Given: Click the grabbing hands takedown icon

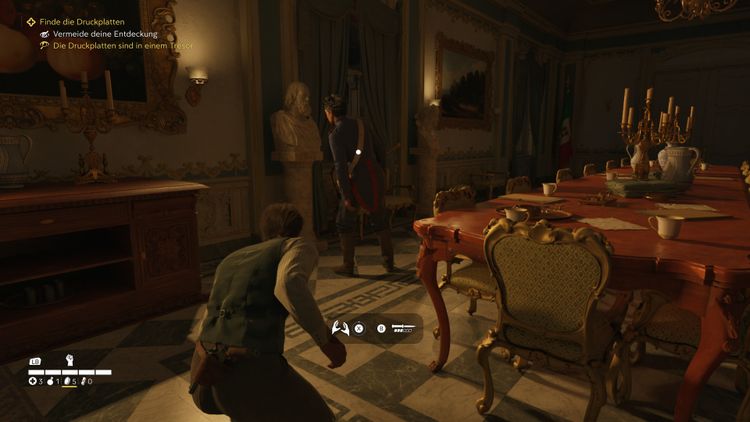Looking at the screenshot, I should [340, 327].
